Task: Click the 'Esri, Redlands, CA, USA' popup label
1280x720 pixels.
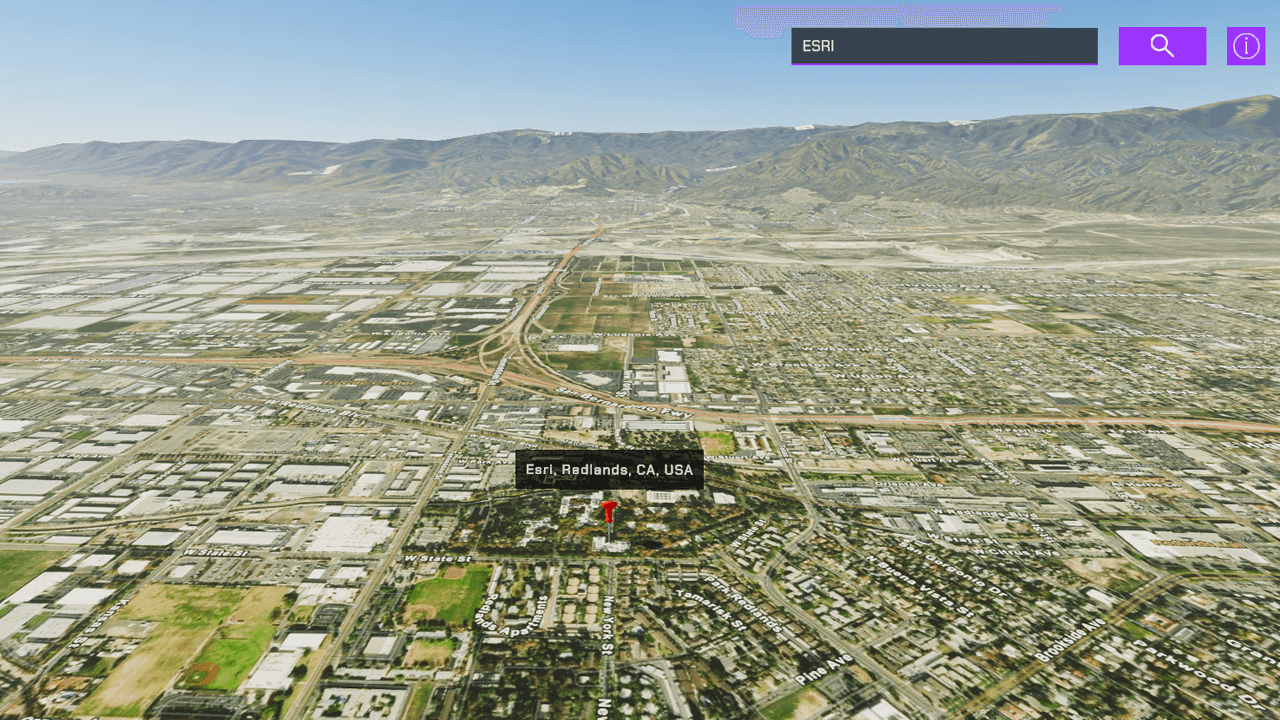Action: click(608, 470)
